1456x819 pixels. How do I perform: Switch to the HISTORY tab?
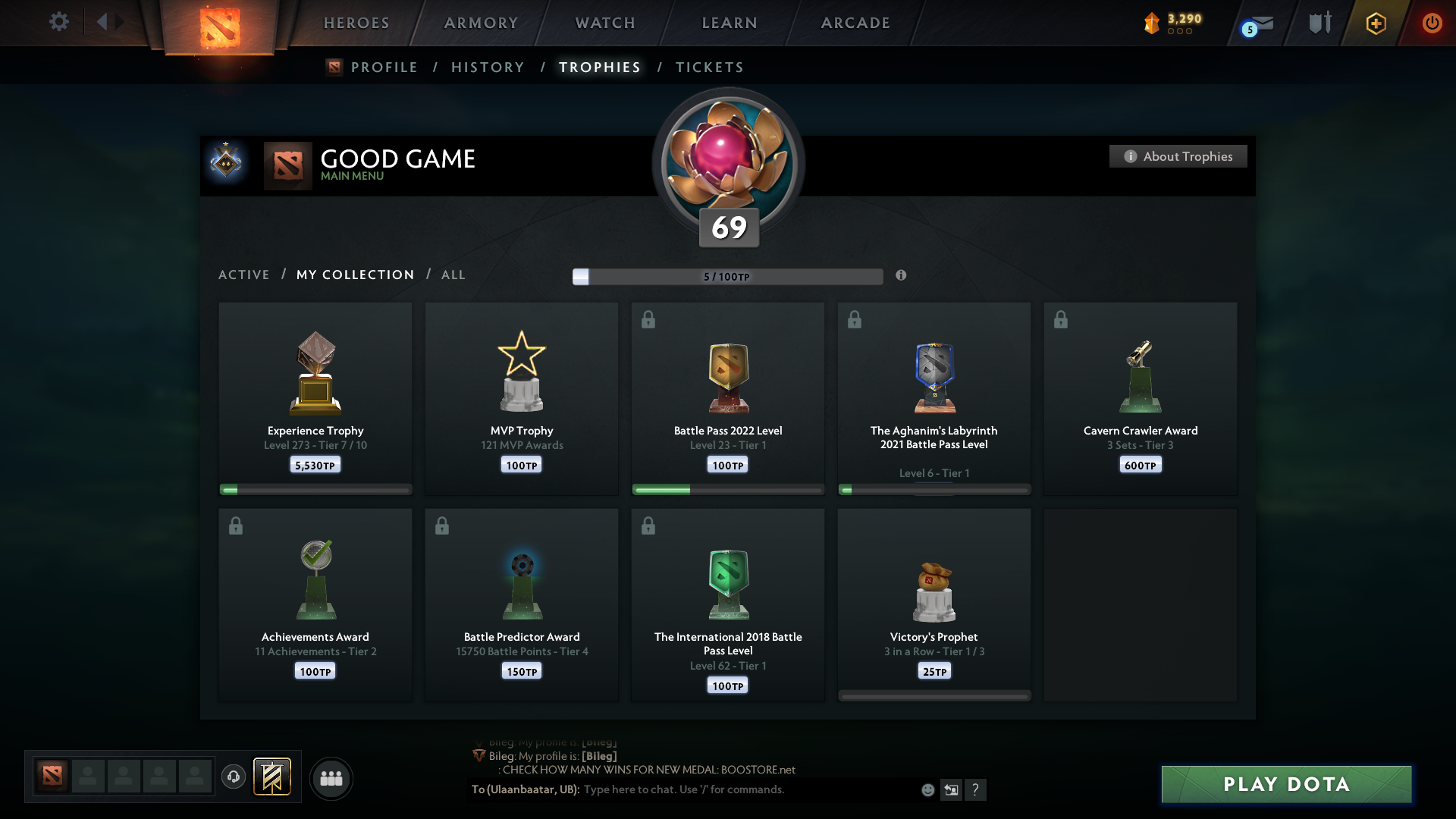pos(487,67)
